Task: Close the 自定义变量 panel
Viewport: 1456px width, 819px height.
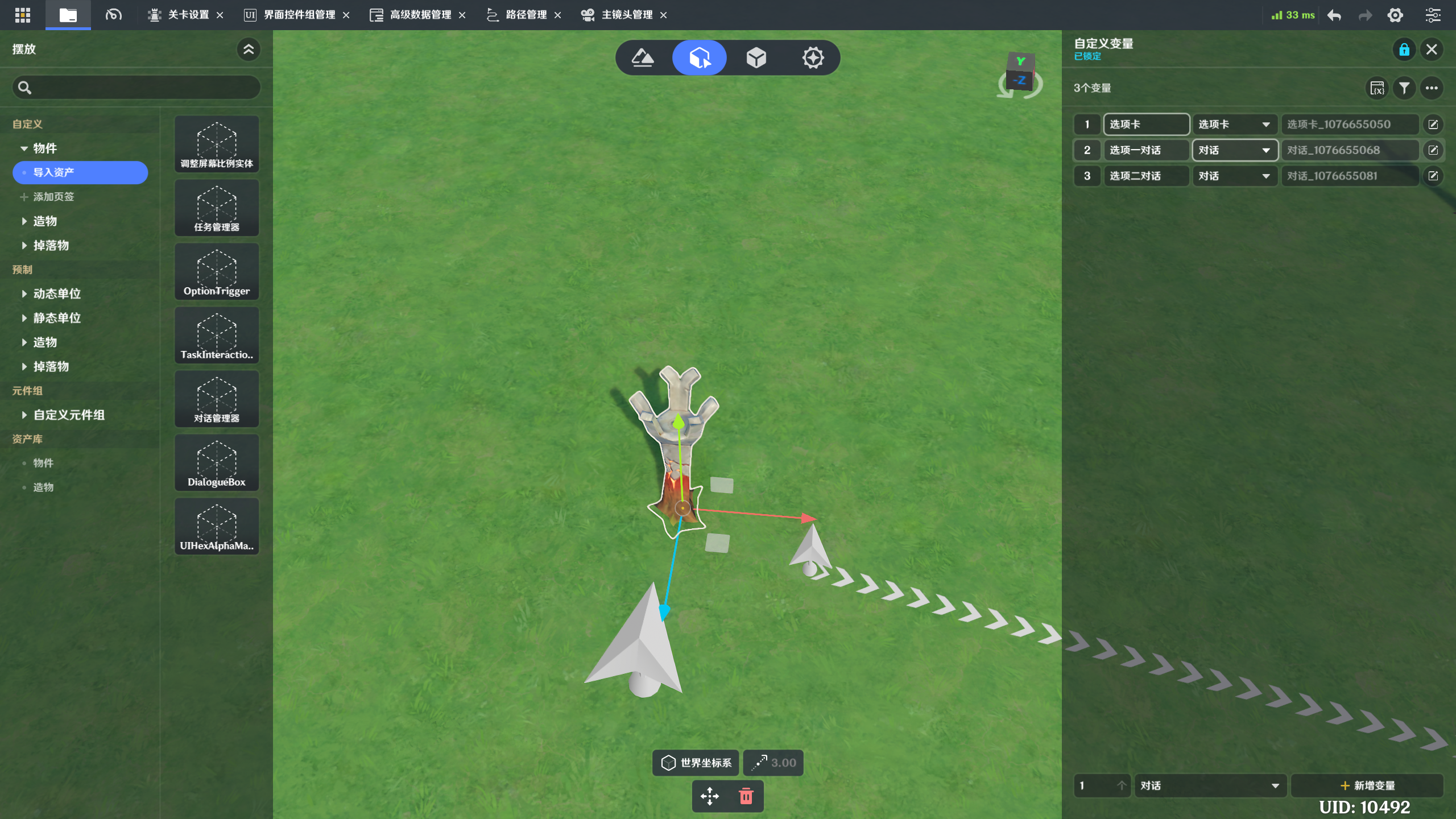Action: (1432, 49)
